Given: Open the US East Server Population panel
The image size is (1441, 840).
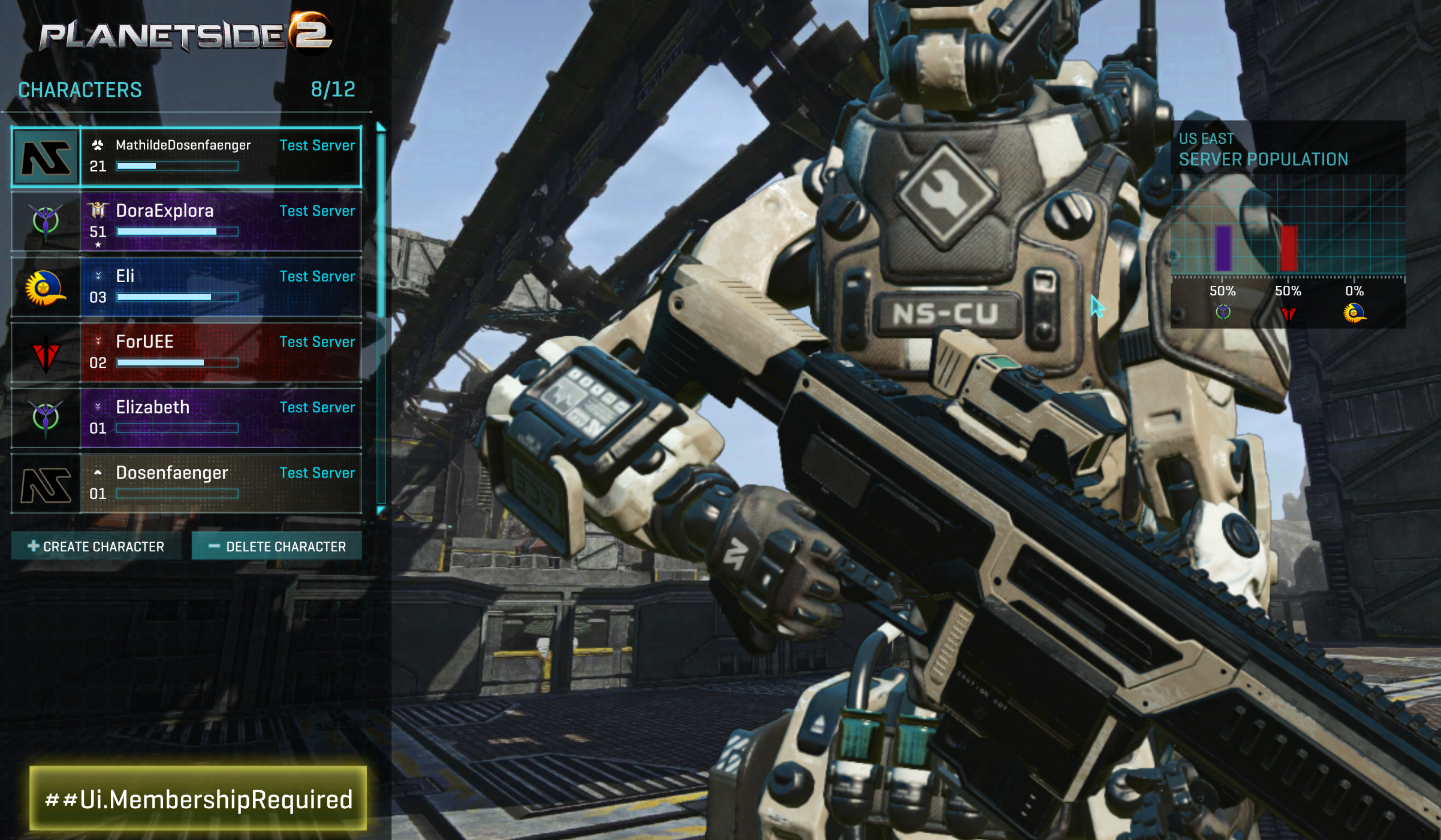Looking at the screenshot, I should point(1288,149).
